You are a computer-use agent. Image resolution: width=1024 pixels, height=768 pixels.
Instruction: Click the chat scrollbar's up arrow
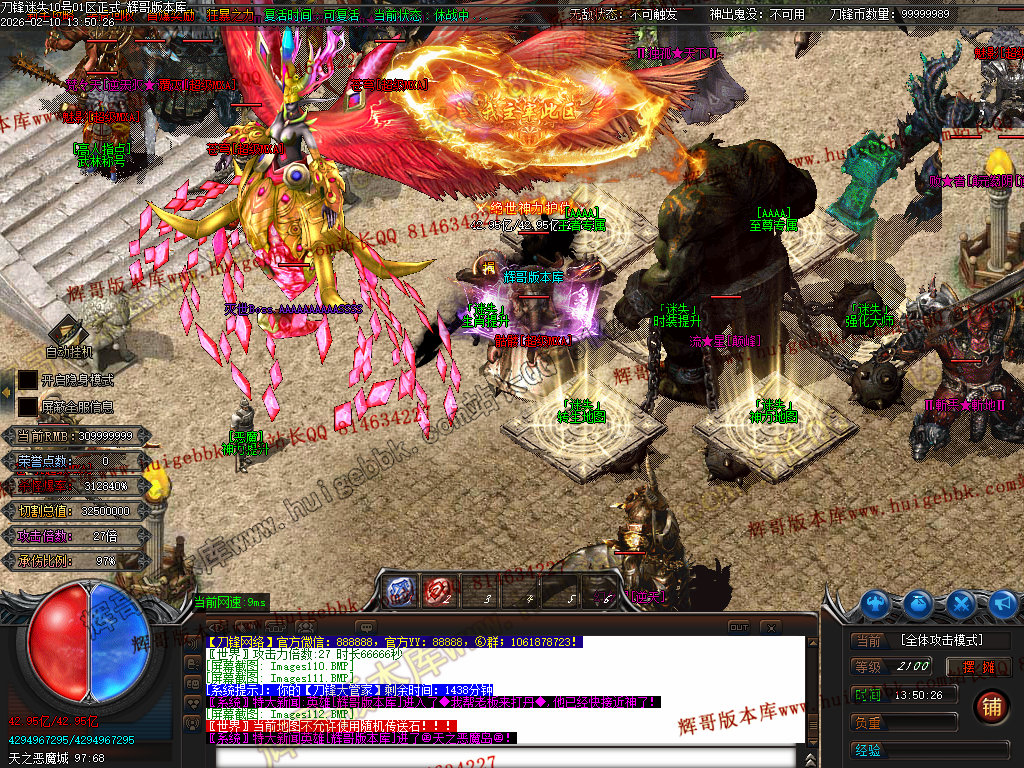pos(812,642)
